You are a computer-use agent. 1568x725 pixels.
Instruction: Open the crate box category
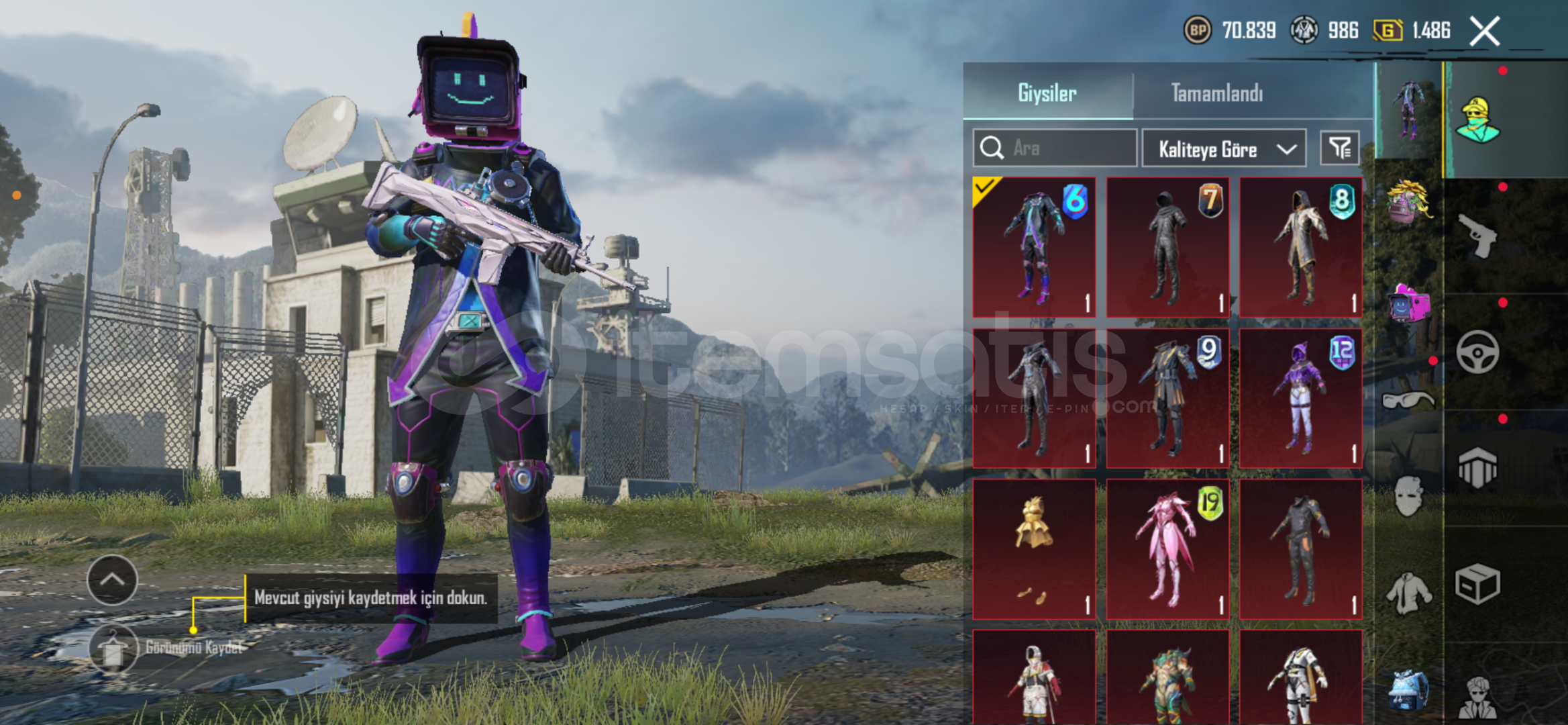(x=1477, y=584)
